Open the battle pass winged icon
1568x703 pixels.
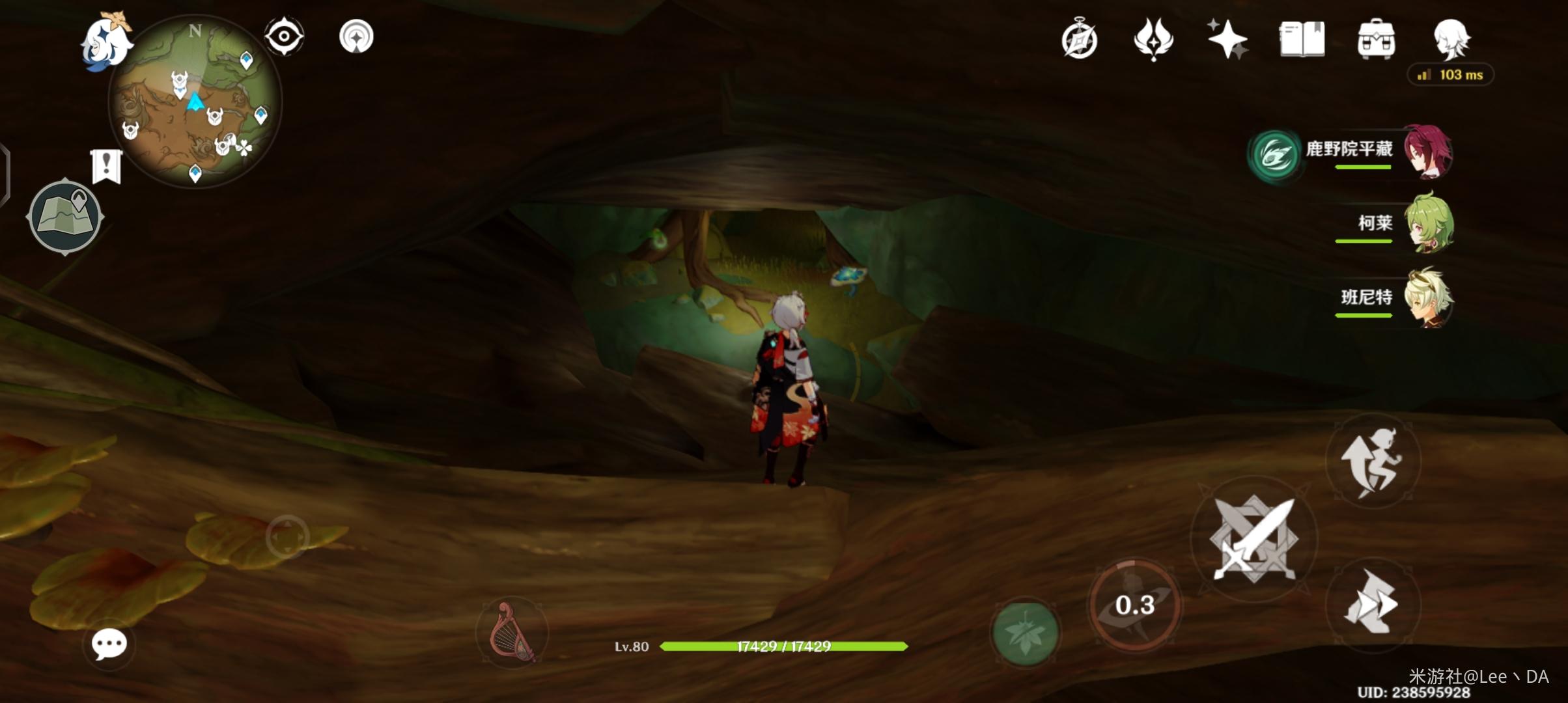pyautogui.click(x=1153, y=39)
